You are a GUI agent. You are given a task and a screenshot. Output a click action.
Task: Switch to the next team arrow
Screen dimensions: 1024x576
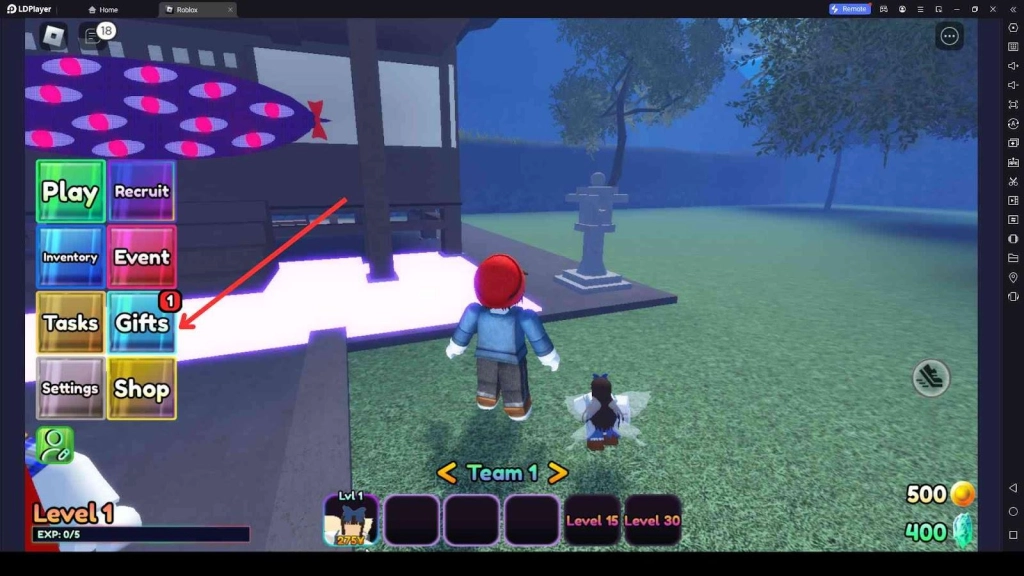click(x=557, y=473)
